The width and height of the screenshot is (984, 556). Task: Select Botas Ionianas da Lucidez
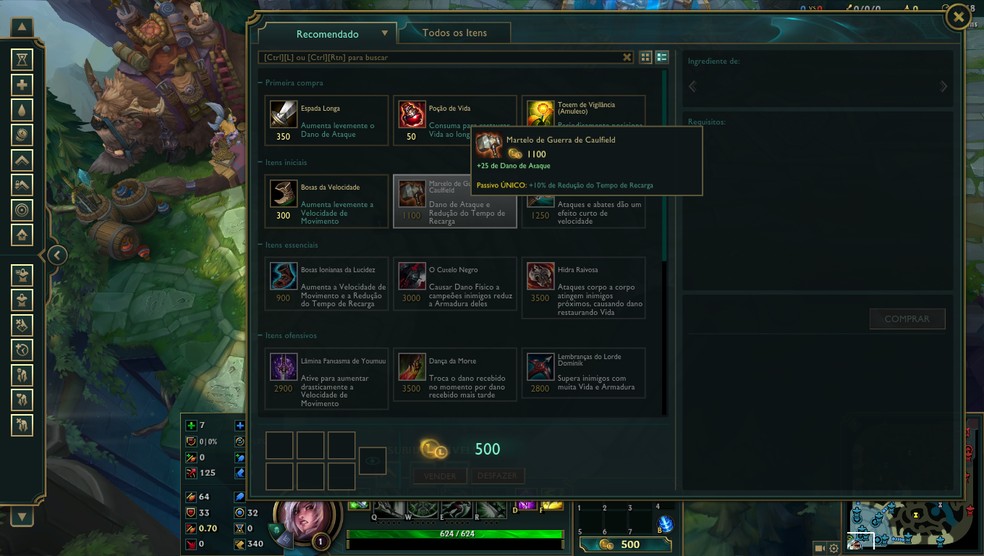[x=327, y=287]
